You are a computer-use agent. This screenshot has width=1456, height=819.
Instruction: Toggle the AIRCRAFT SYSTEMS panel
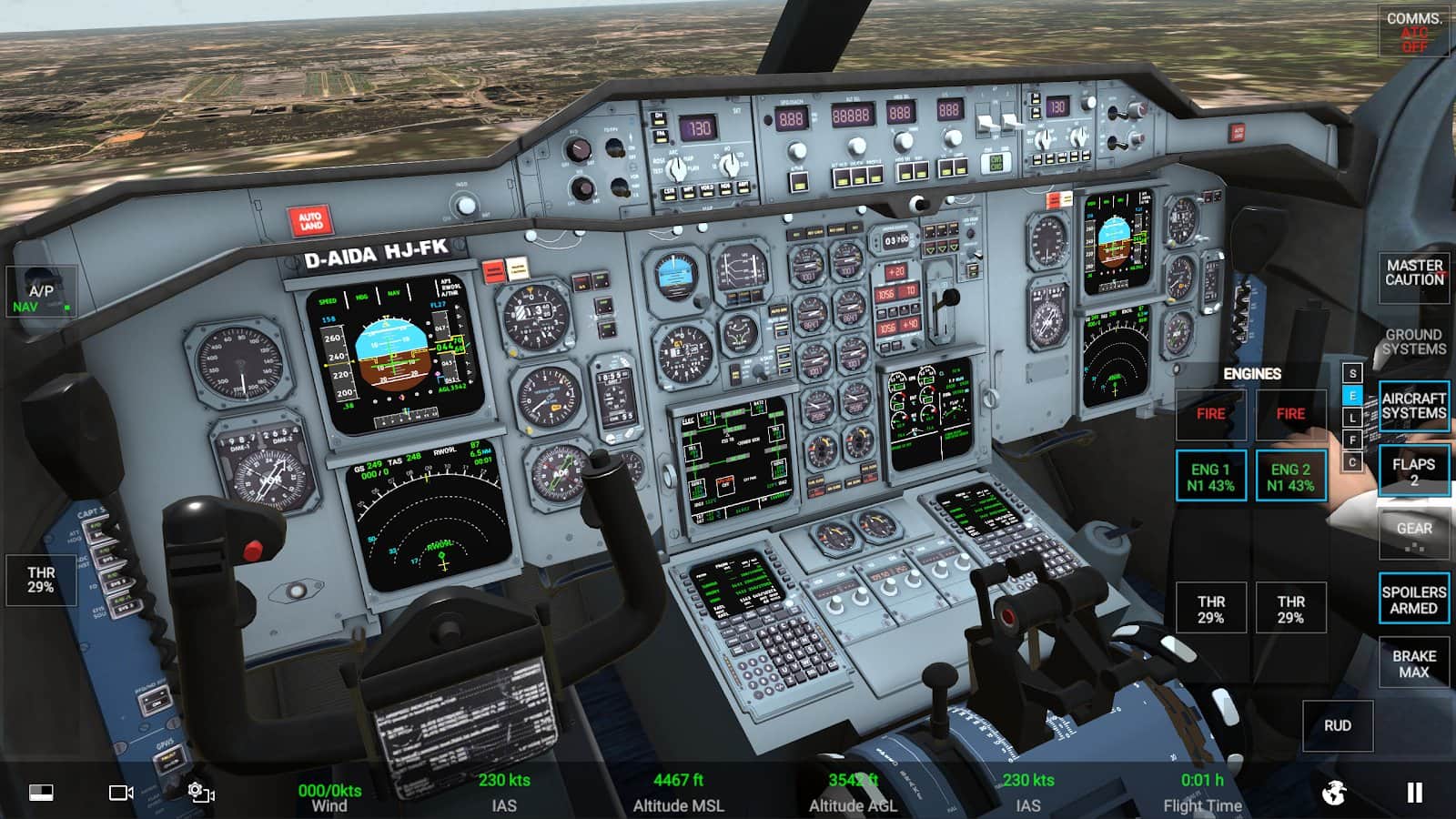[x=1413, y=406]
